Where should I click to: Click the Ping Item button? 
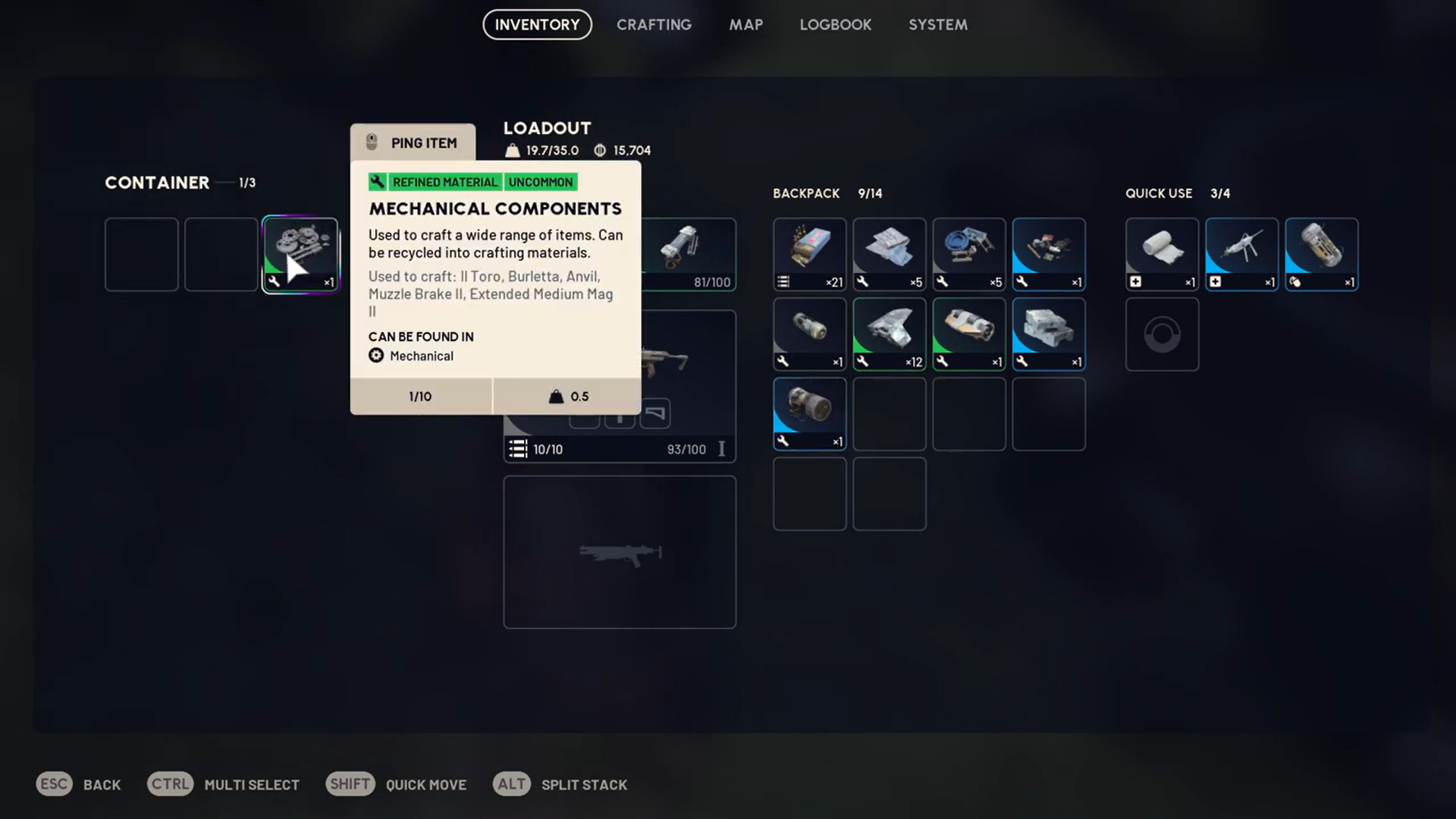pyautogui.click(x=413, y=143)
